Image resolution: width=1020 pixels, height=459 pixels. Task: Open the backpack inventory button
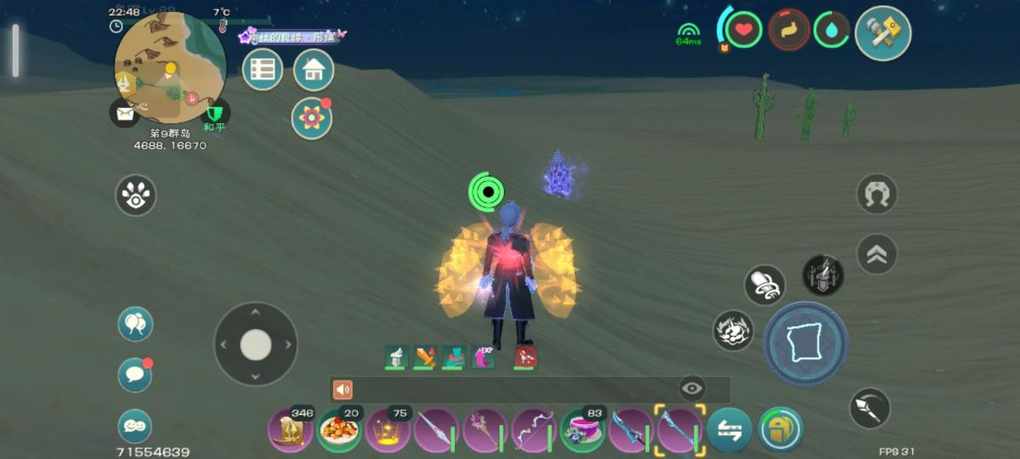781,430
